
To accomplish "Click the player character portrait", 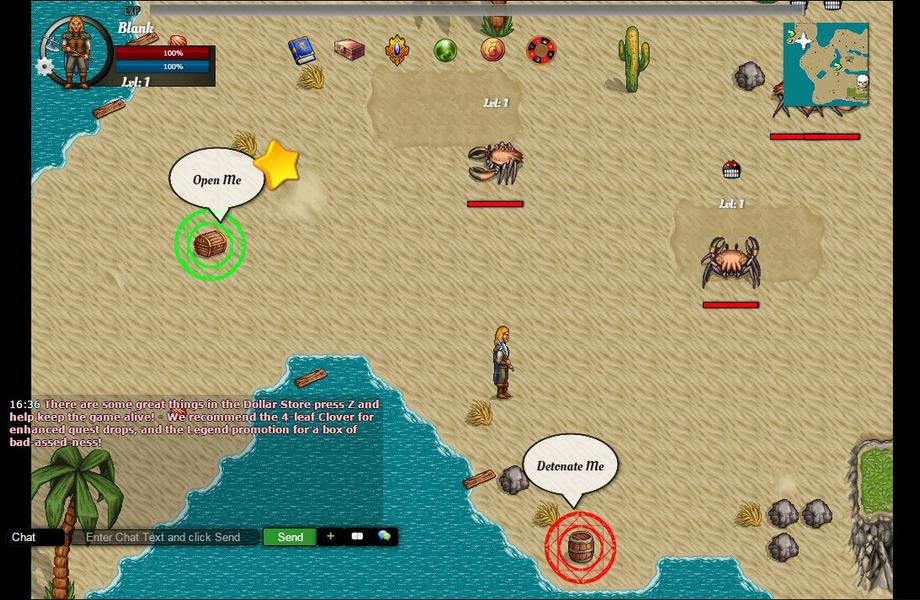I will 74,47.
